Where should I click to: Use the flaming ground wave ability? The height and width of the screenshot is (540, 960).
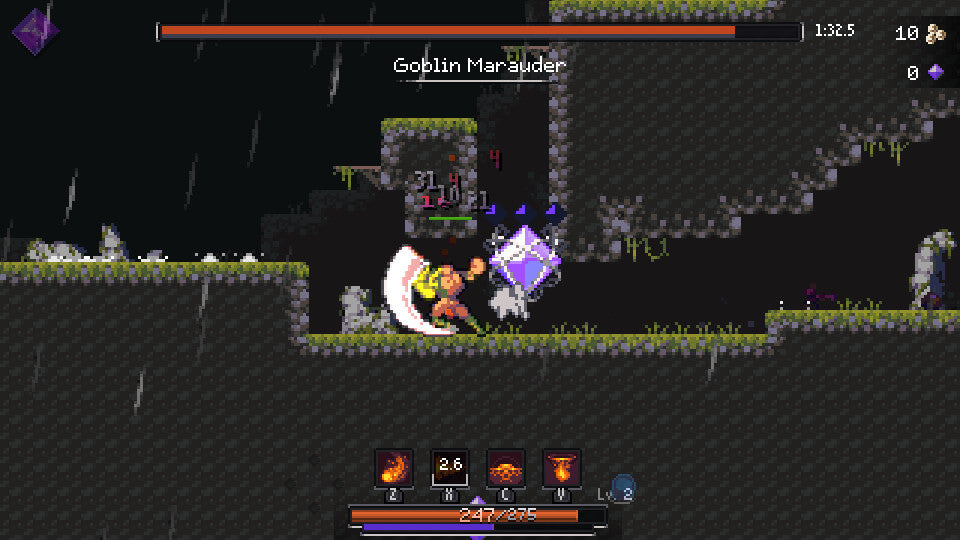506,467
